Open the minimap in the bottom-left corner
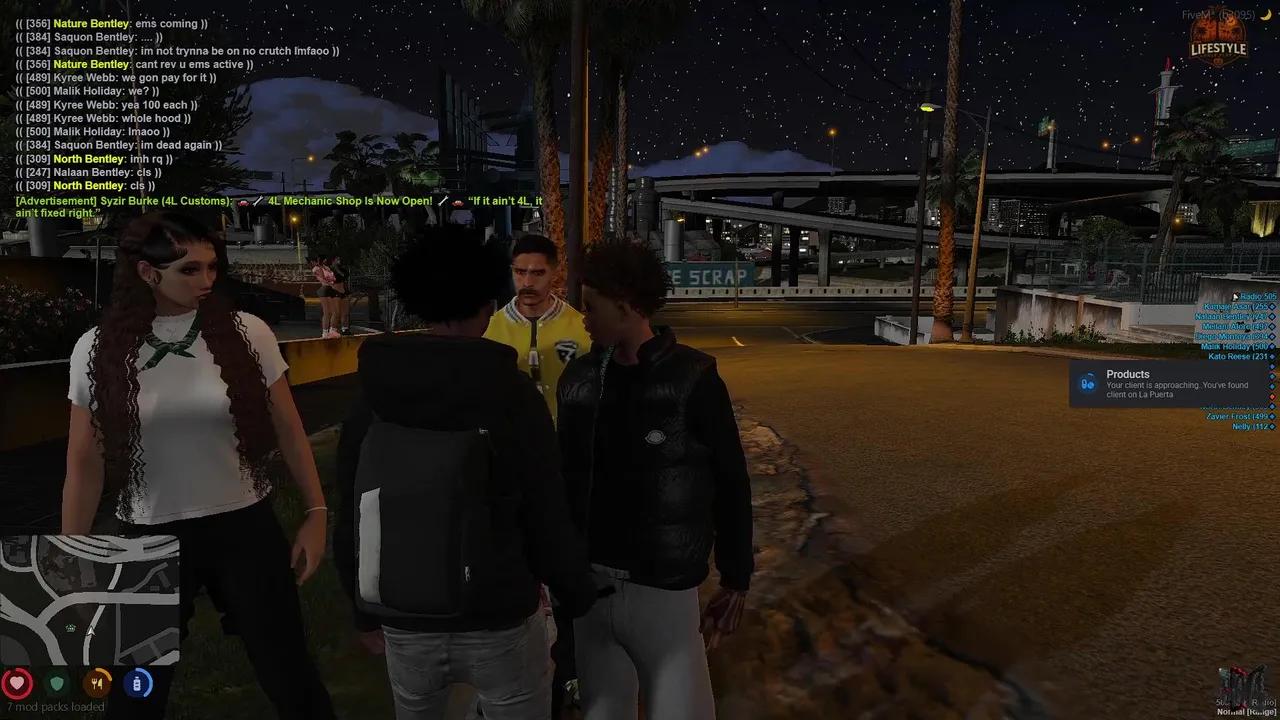This screenshot has height=720, width=1280. pyautogui.click(x=92, y=600)
